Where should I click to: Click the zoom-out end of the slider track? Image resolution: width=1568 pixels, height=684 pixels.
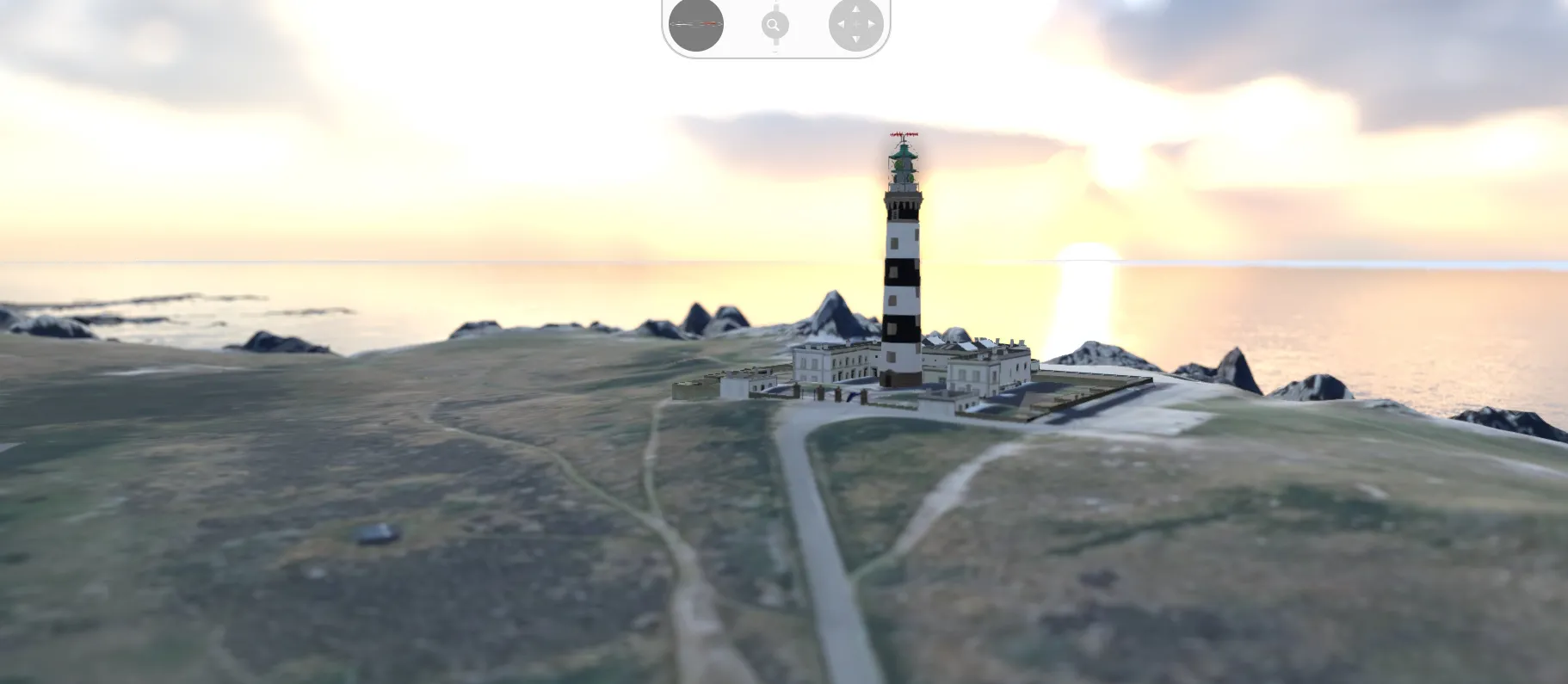pos(775,47)
